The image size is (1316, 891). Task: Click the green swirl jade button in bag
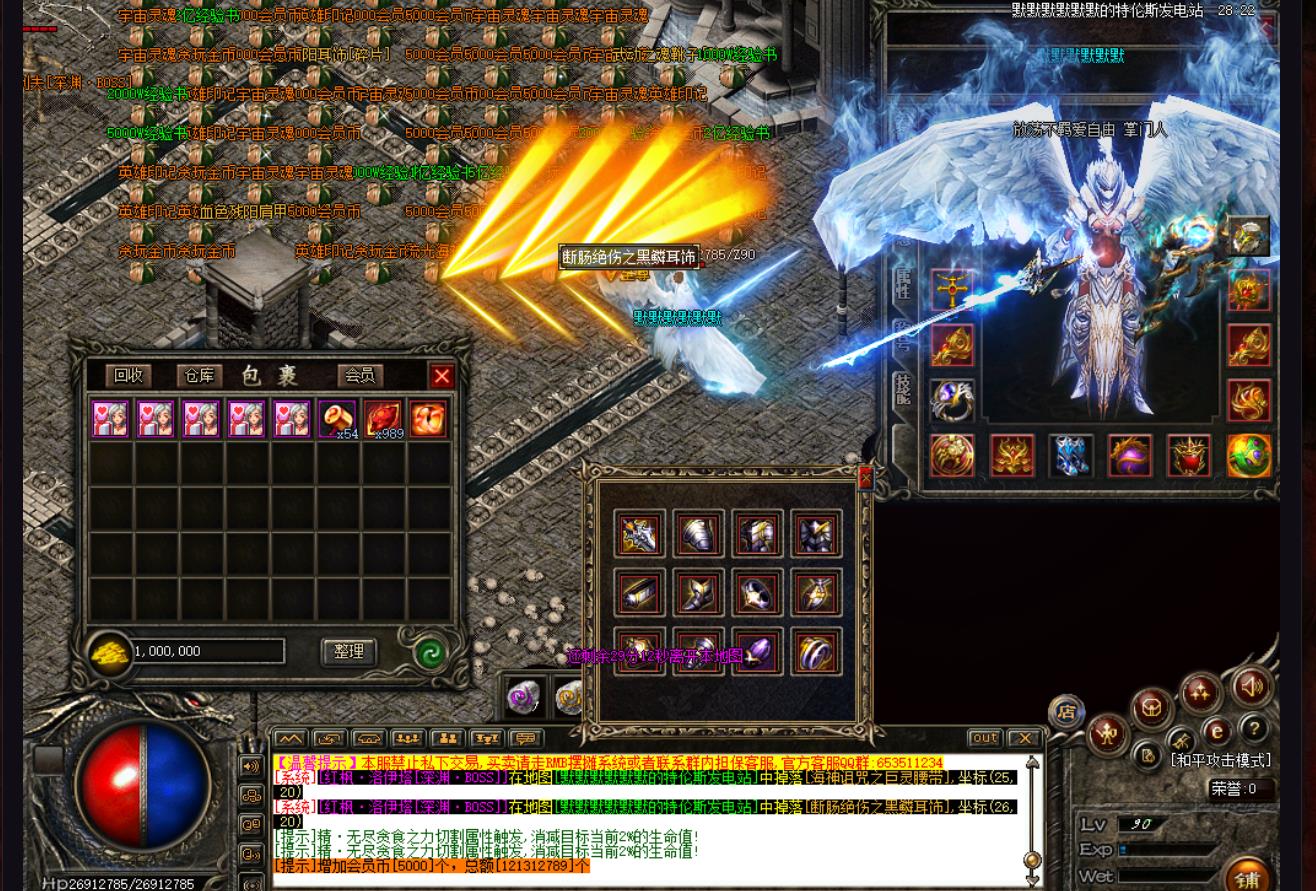click(430, 654)
